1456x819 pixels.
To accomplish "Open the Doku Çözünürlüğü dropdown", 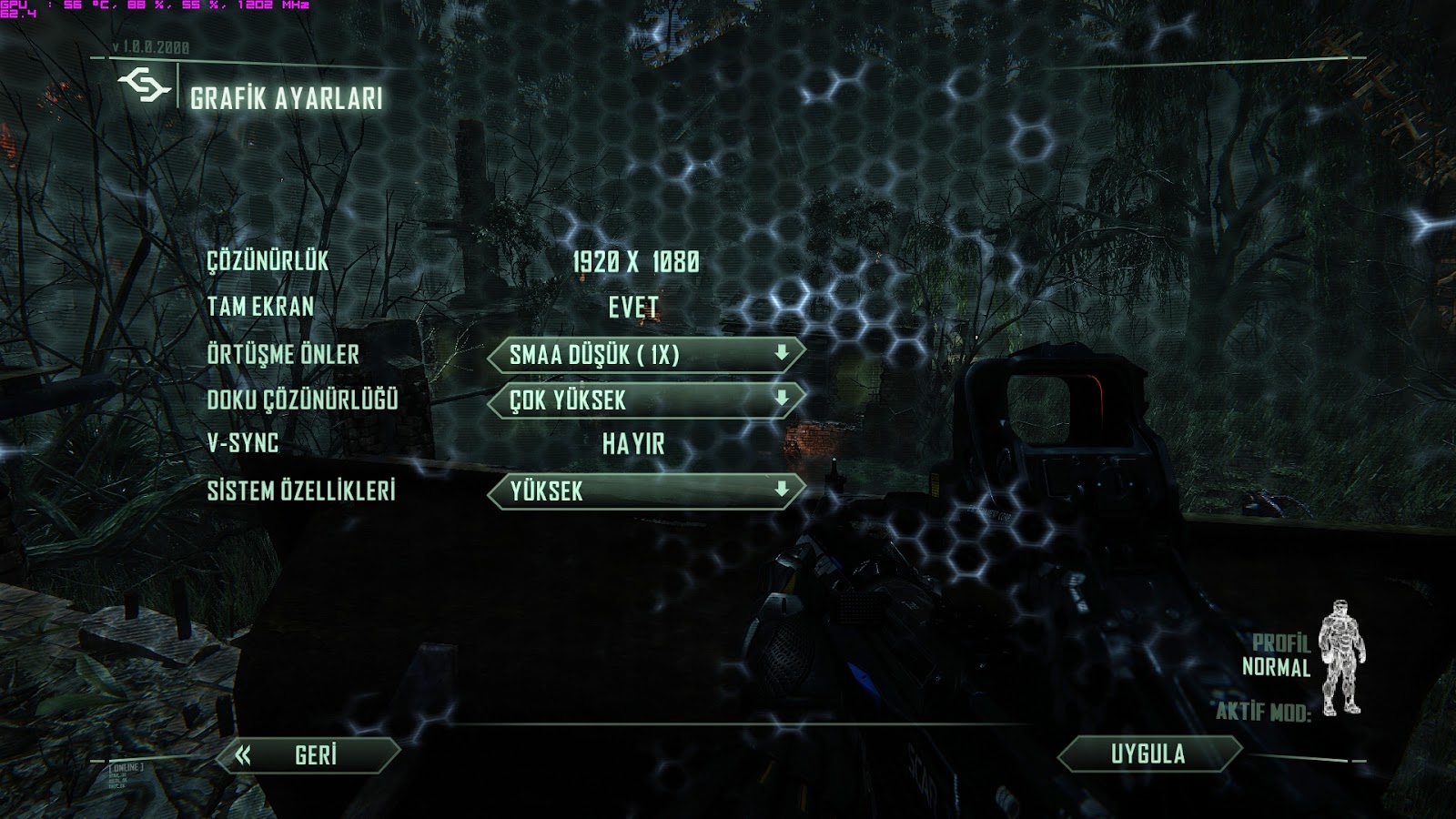I will pyautogui.click(x=646, y=399).
